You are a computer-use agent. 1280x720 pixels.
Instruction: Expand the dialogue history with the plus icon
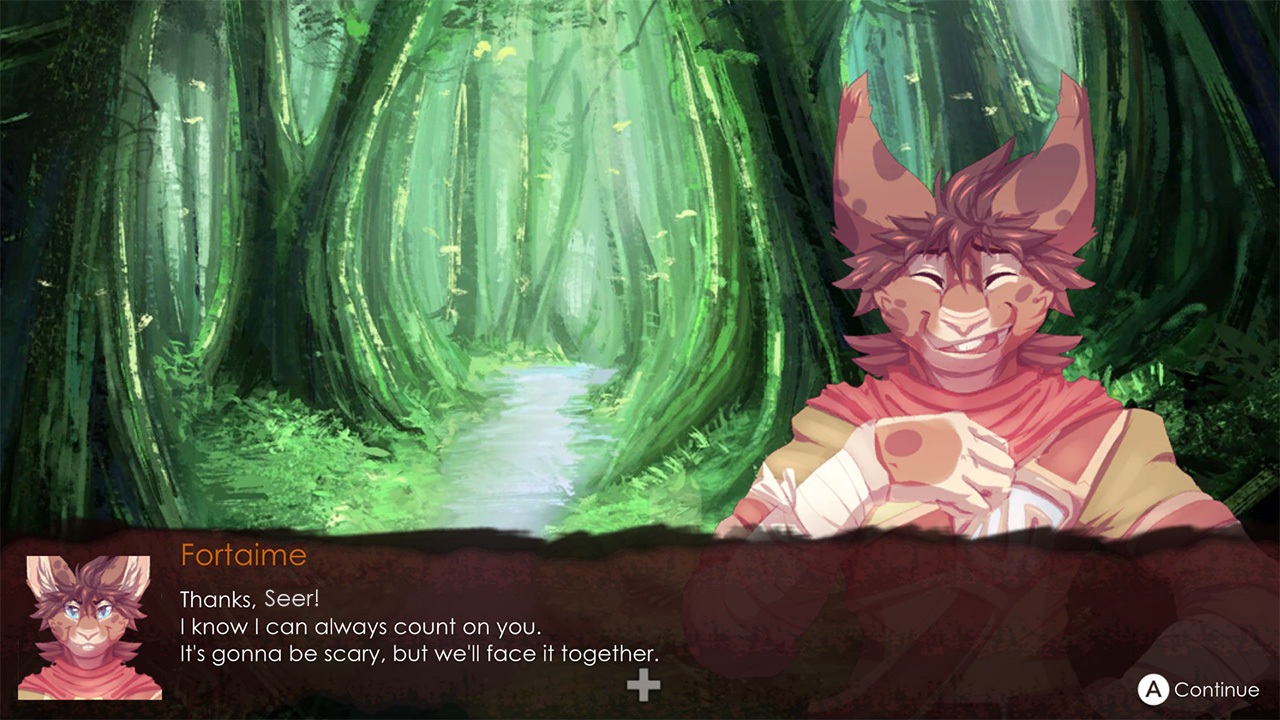coord(643,684)
